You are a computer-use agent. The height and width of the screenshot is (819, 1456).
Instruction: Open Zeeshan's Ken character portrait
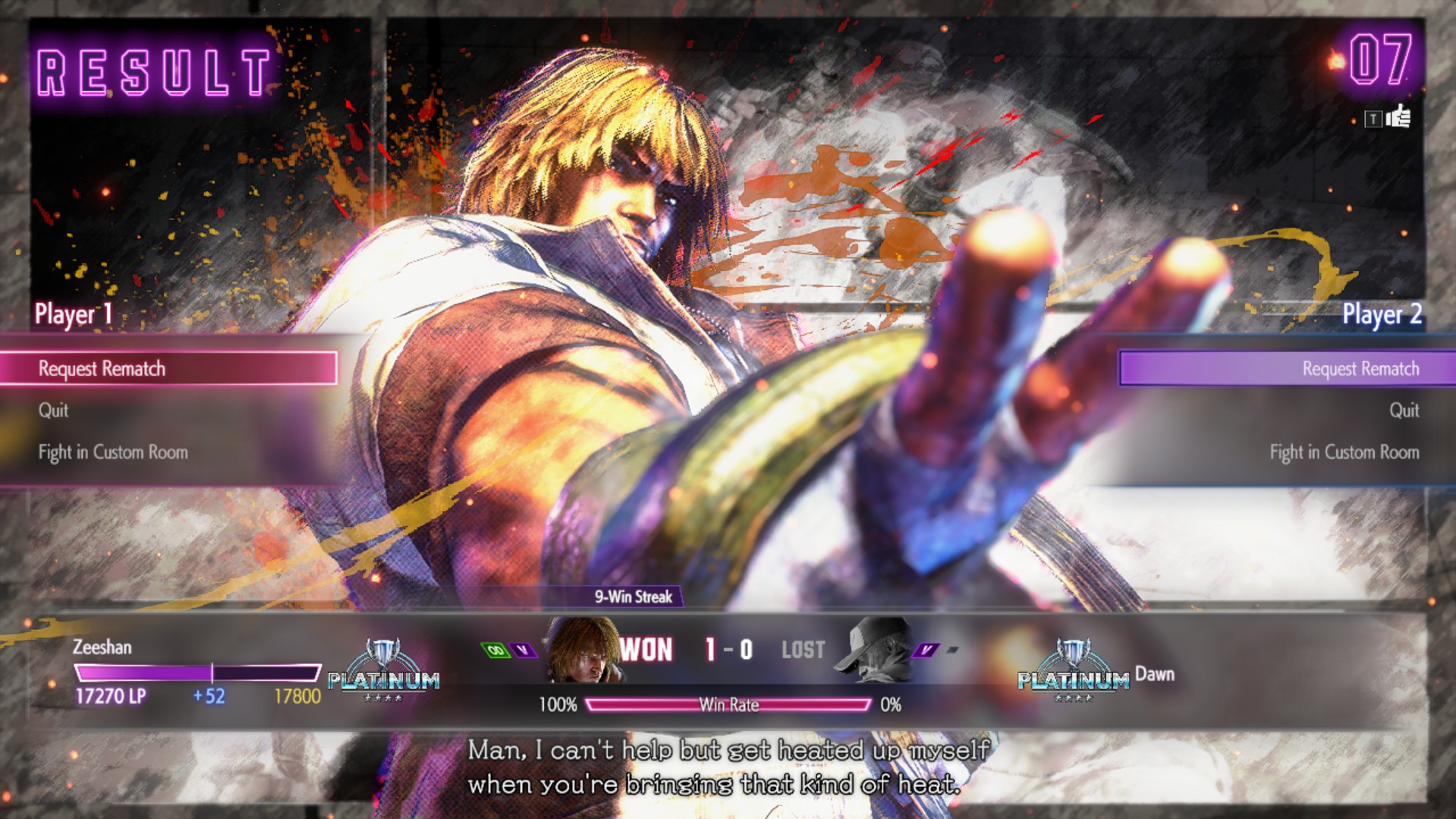pos(582,650)
